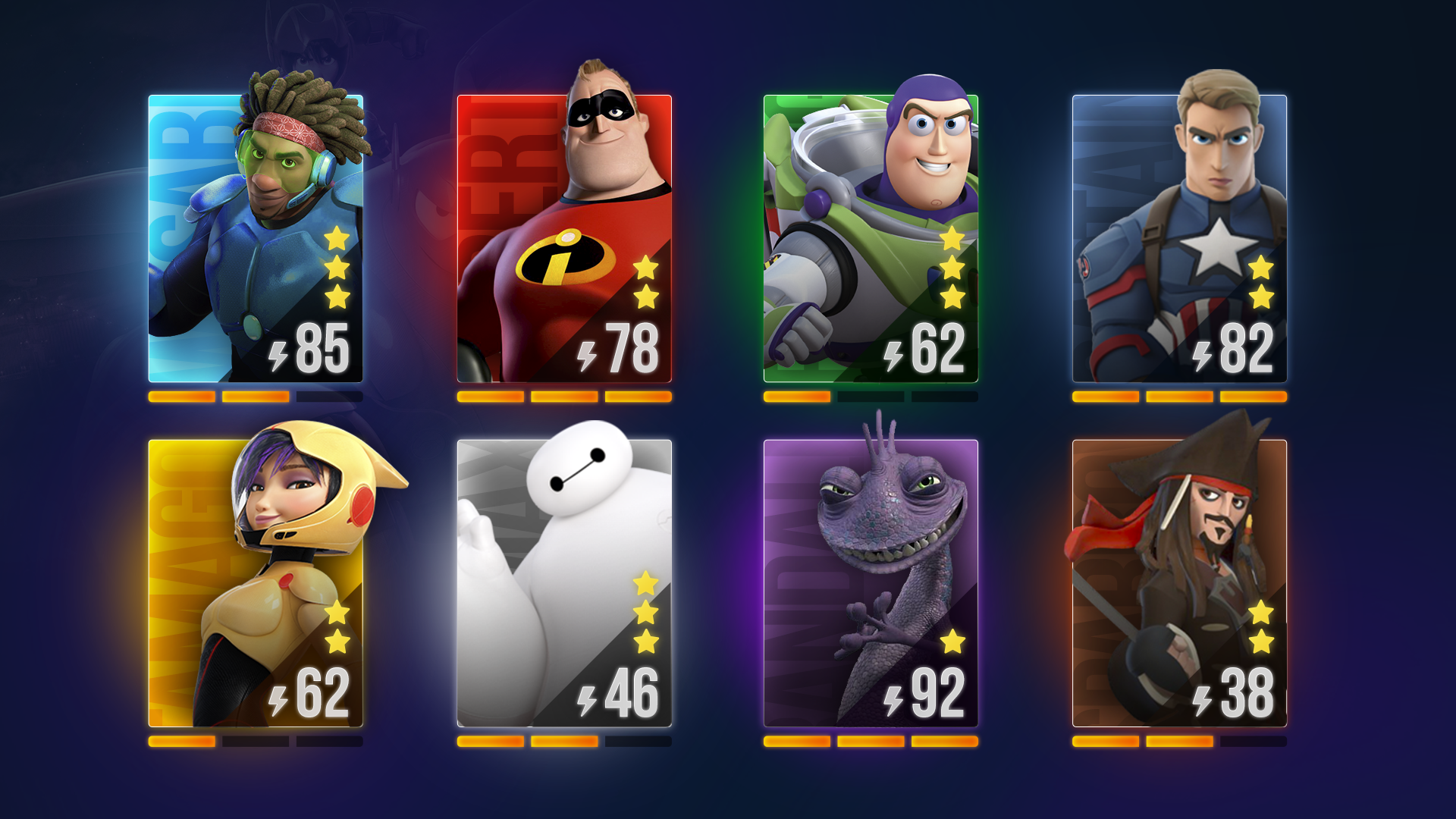
Task: Choose the Jack Sparrow pirate card
Action: tap(1179, 583)
